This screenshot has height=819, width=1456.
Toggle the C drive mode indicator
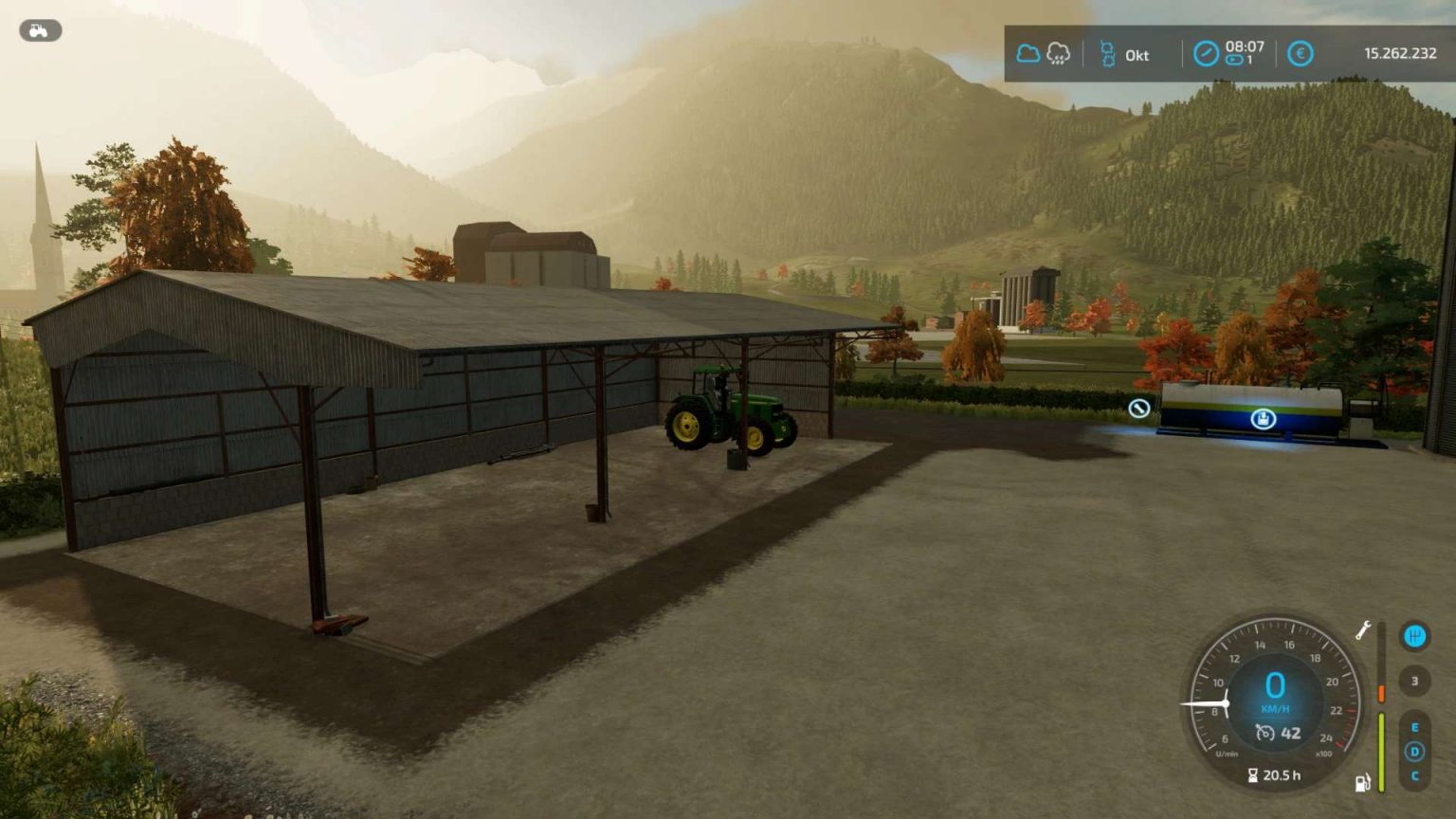(1414, 774)
